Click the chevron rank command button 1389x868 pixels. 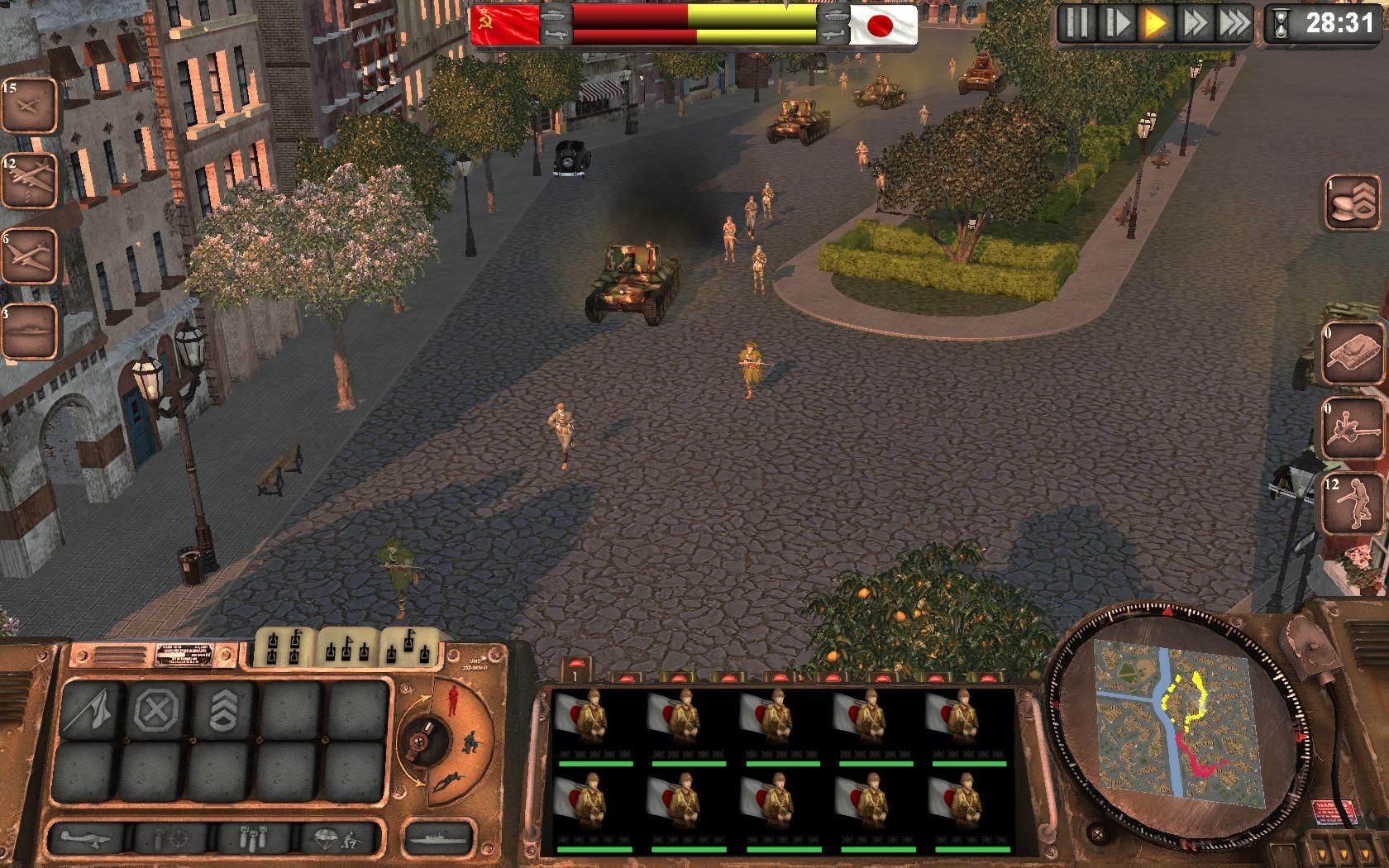(x=224, y=710)
